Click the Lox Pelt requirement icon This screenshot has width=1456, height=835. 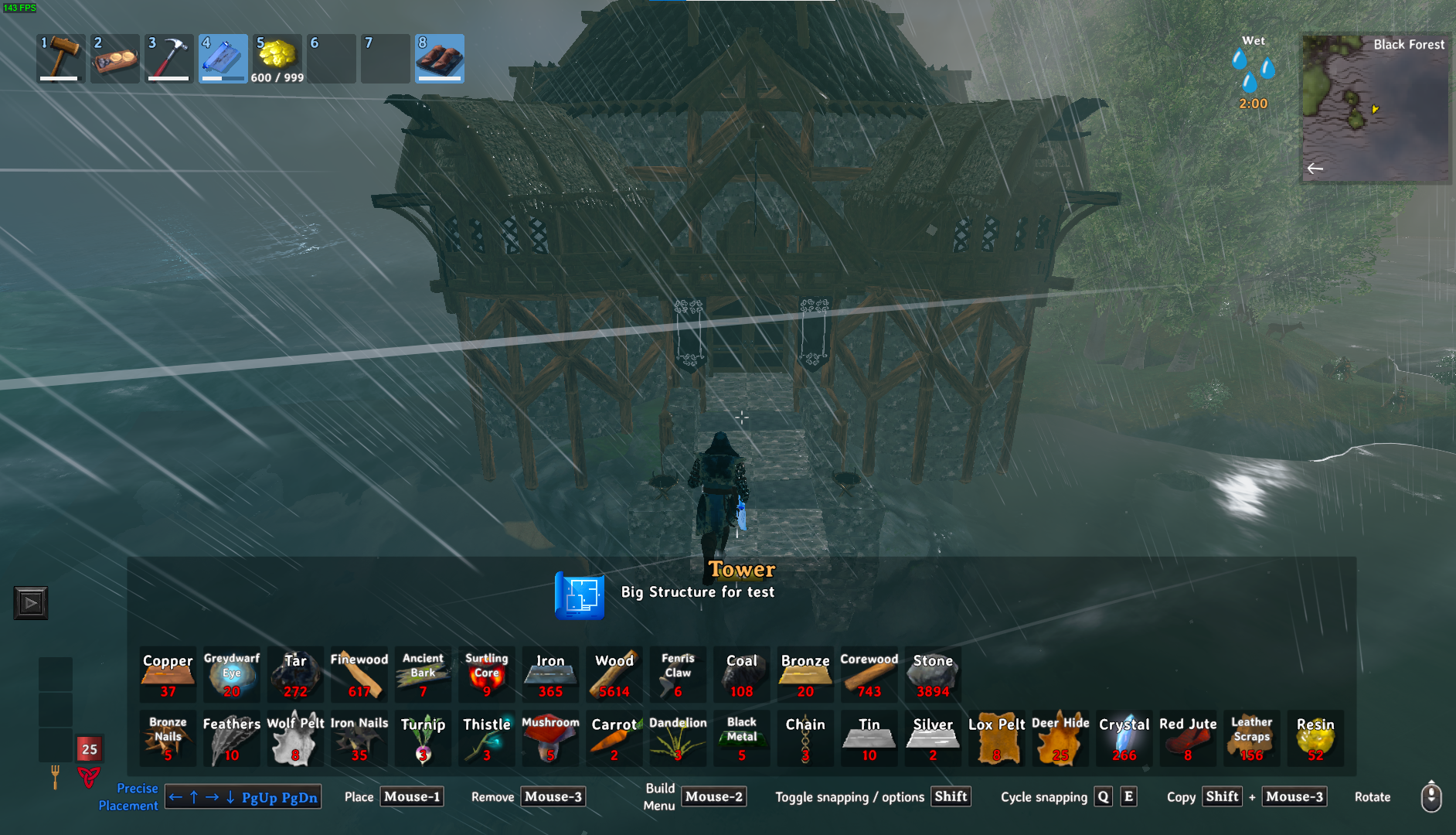tap(996, 738)
